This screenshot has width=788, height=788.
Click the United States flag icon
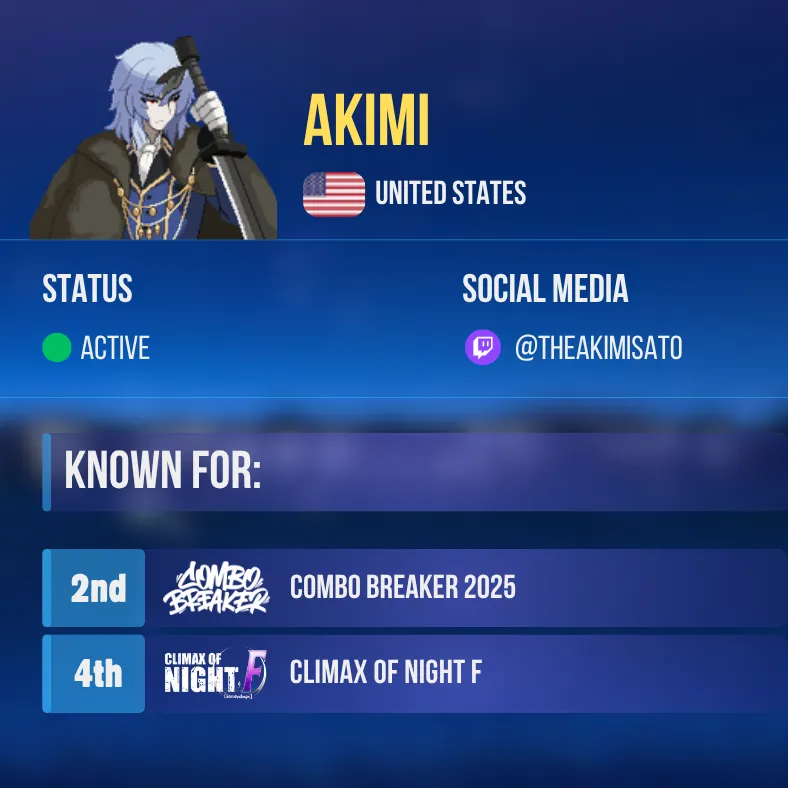tap(334, 193)
